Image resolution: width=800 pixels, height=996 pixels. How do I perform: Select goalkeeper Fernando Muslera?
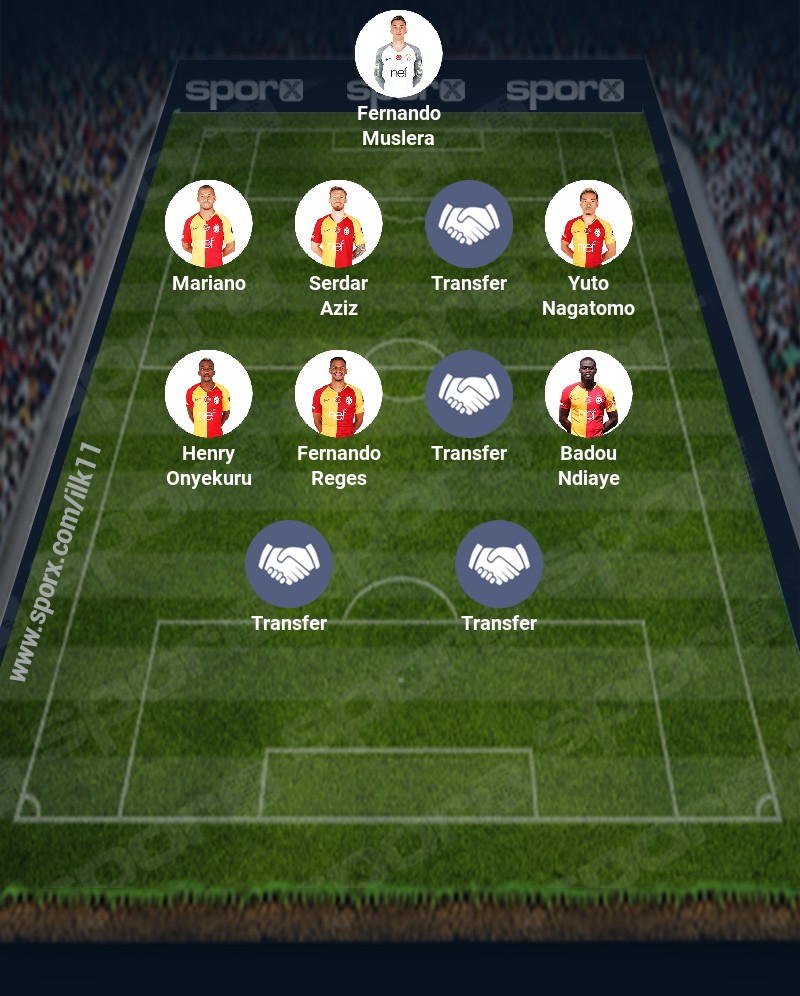(x=398, y=54)
